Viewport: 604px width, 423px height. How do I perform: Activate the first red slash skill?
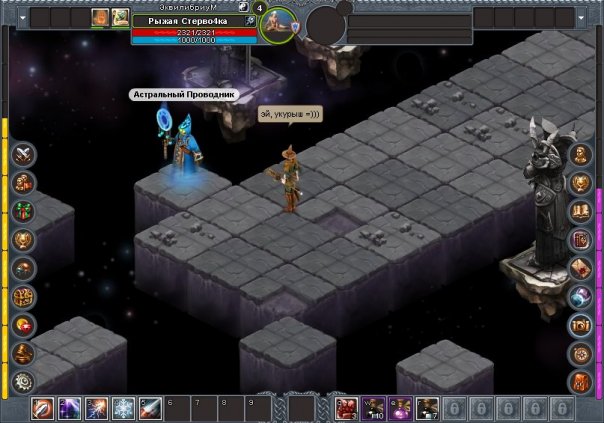[44, 408]
